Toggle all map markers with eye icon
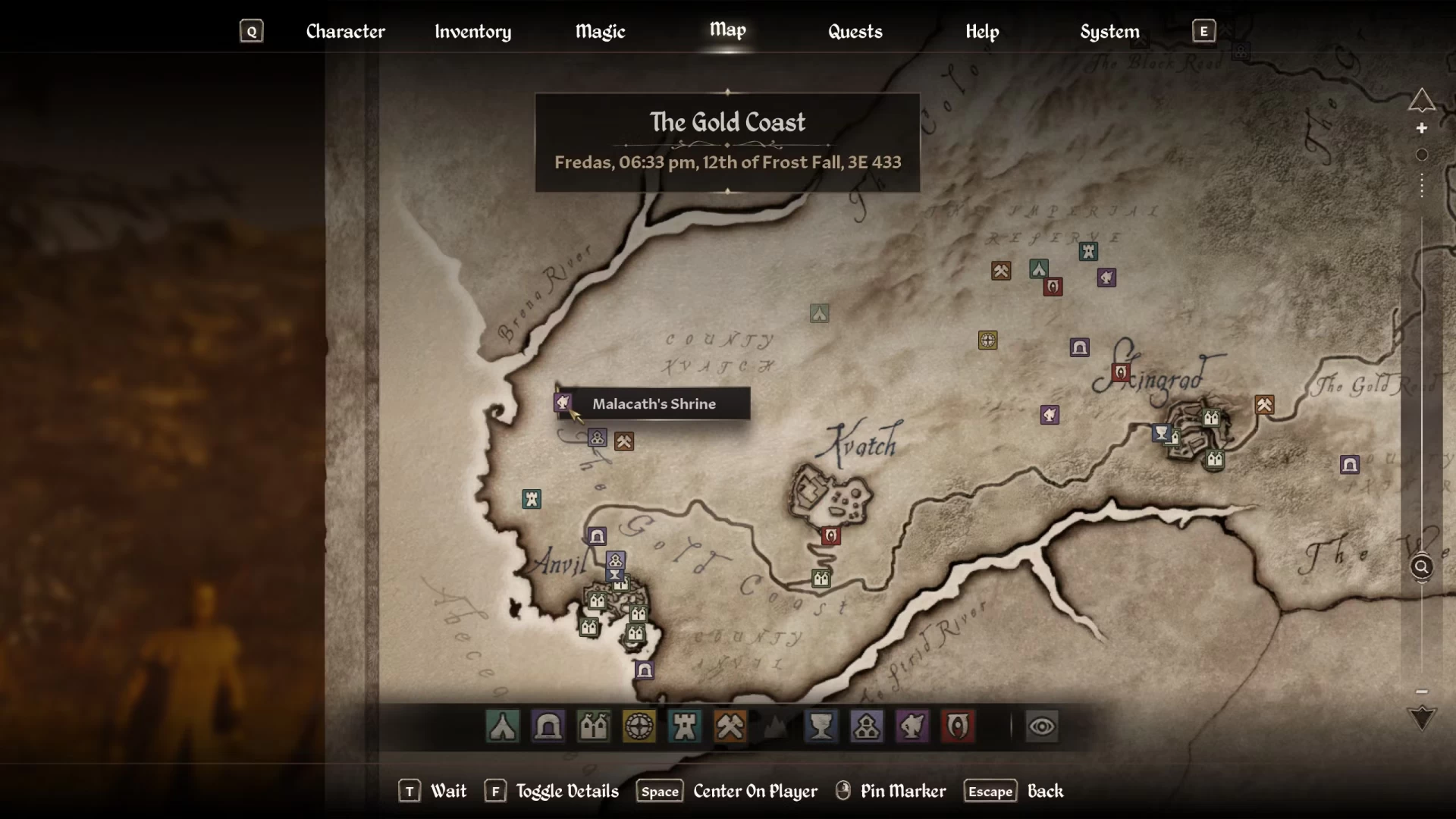This screenshot has height=819, width=1456. [x=1042, y=726]
